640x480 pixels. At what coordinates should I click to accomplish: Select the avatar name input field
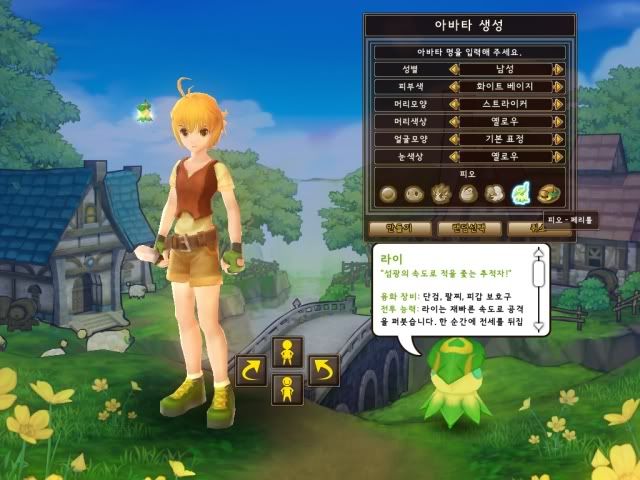click(x=470, y=51)
